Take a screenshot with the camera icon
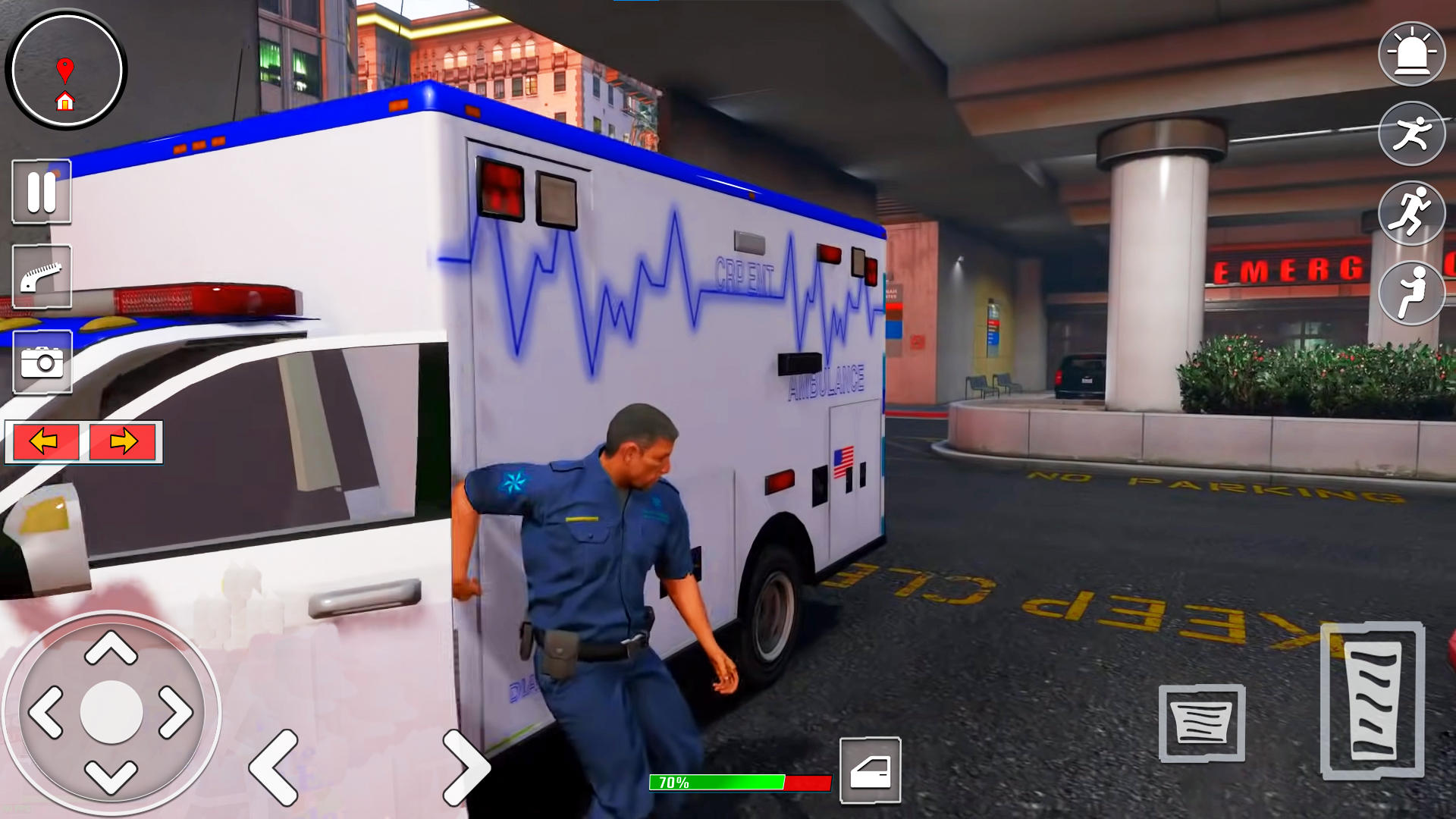 tap(42, 363)
